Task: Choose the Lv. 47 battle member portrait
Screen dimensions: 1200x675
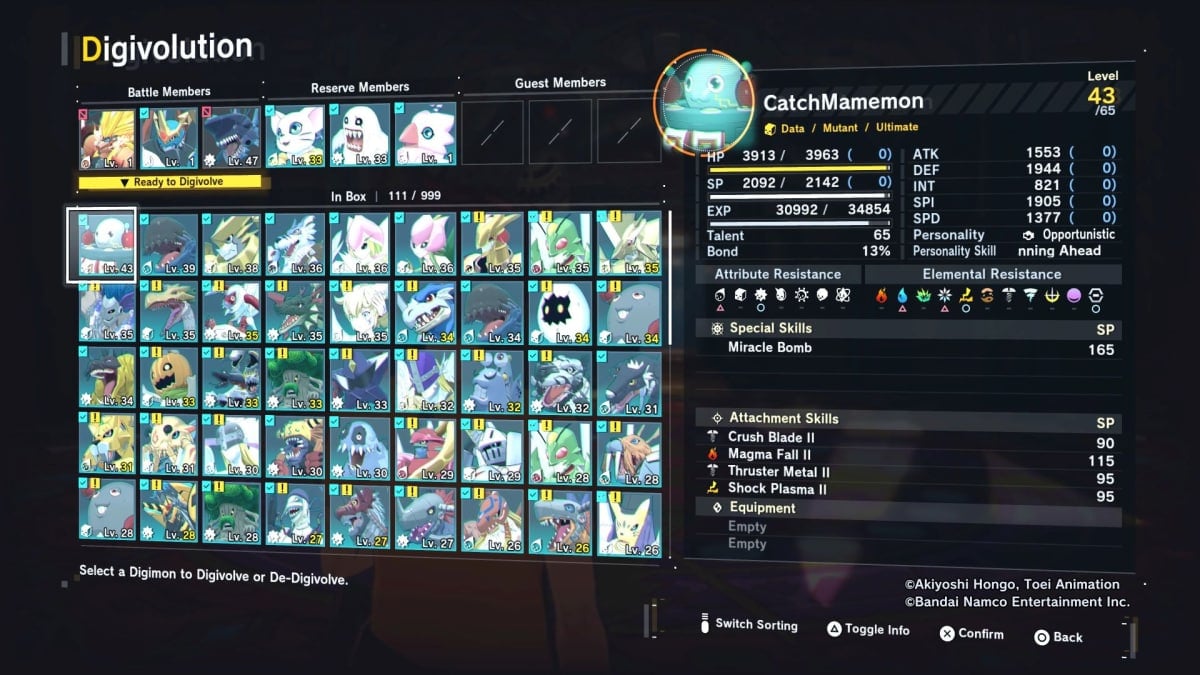Action: pos(231,137)
